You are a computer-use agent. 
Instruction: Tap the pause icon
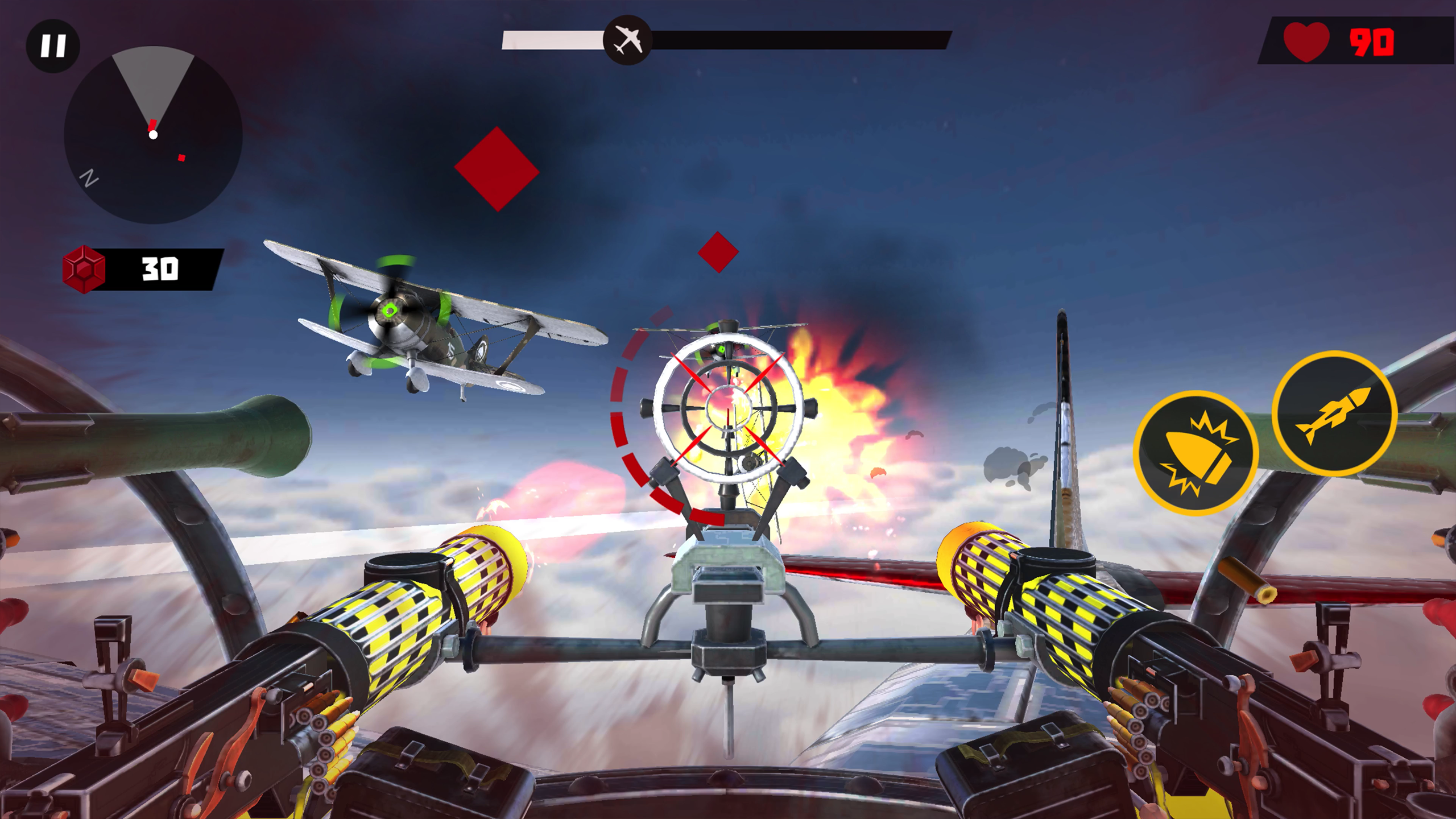[54, 45]
